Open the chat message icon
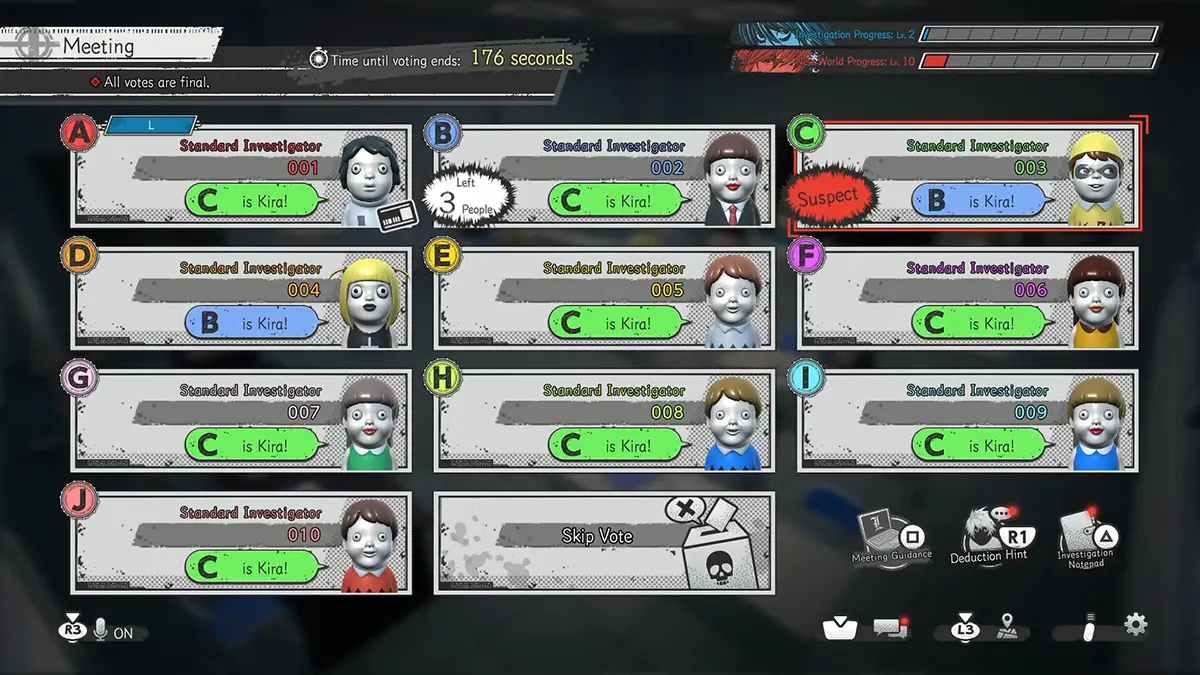1200x675 pixels. 889,628
